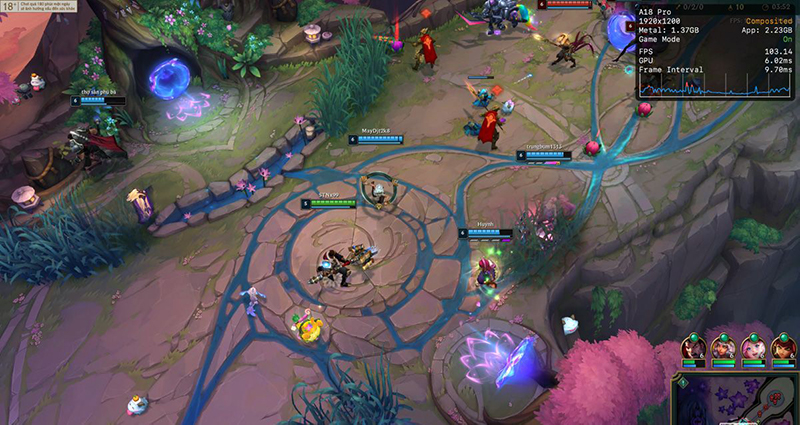Select the dark-haired male teammate portrait
The width and height of the screenshot is (800, 425).
click(x=693, y=348)
